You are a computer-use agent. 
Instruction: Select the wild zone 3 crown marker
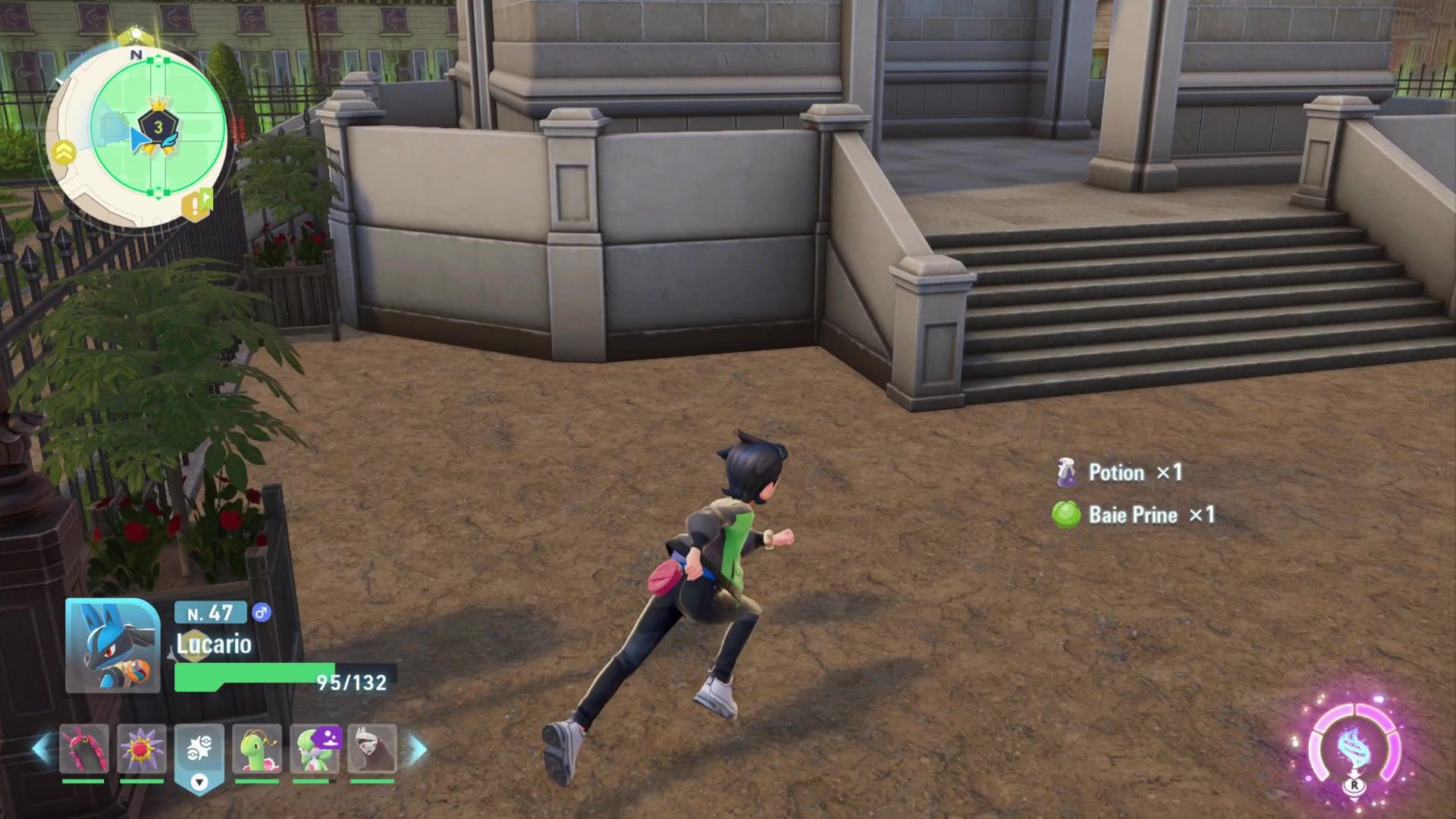(x=158, y=124)
